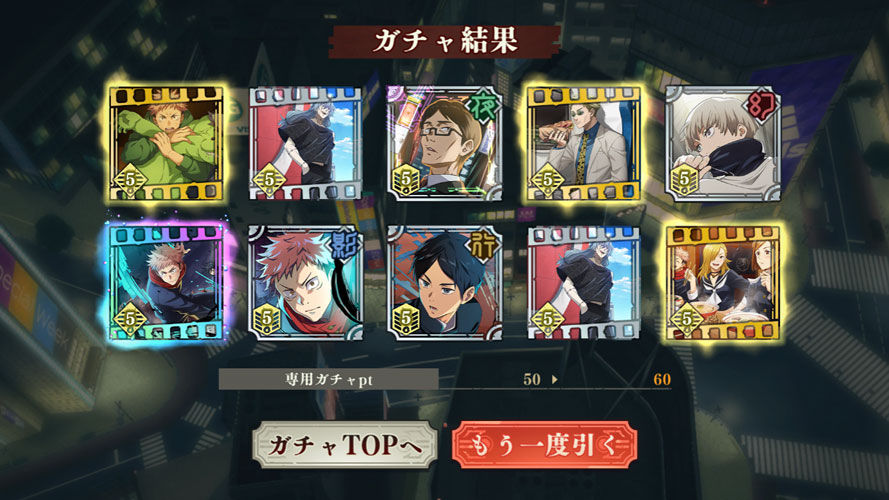Image resolution: width=889 pixels, height=500 pixels.
Task: View the glasses-wearing man character card
Action: [443, 143]
